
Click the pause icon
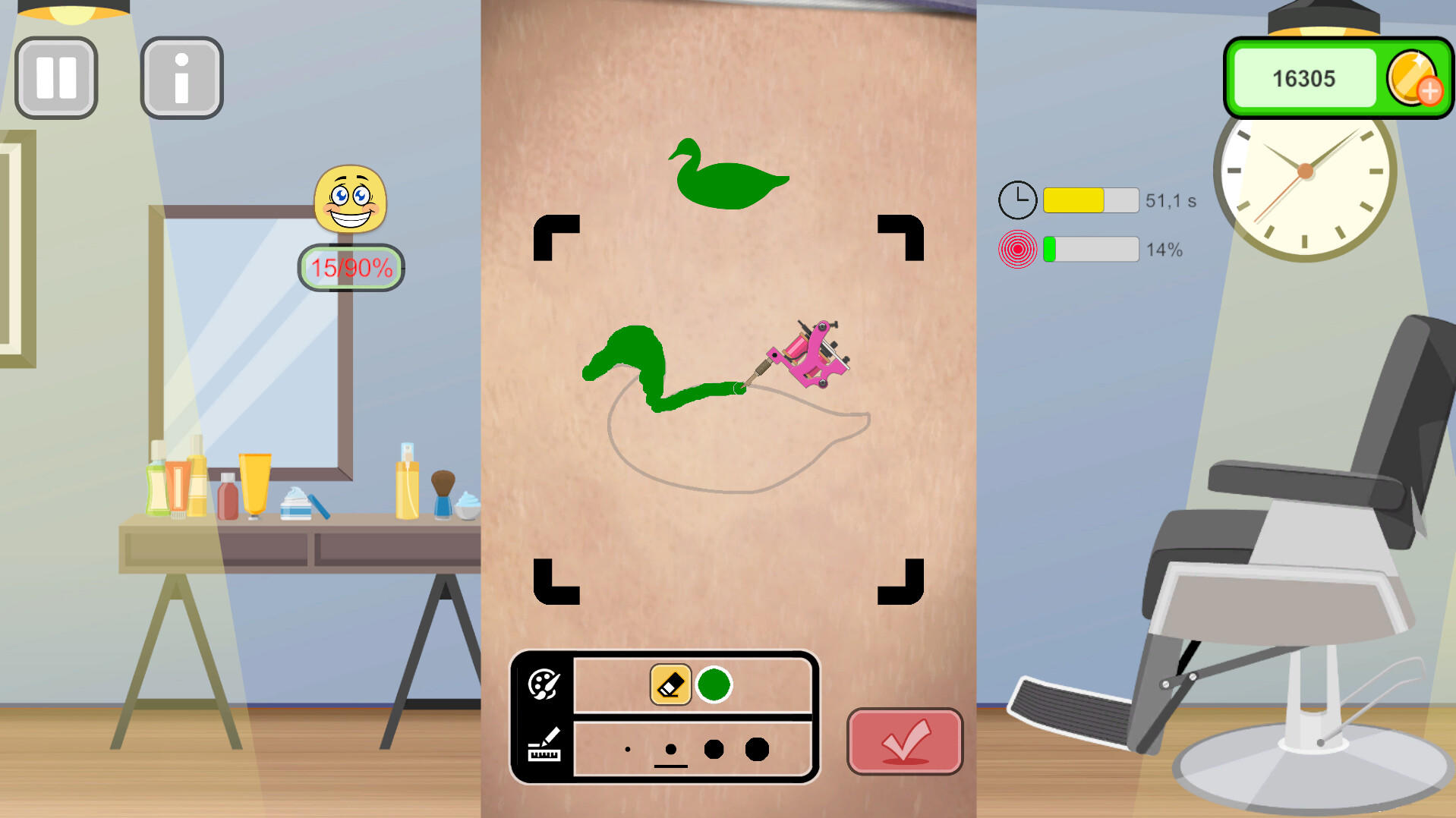(x=55, y=77)
